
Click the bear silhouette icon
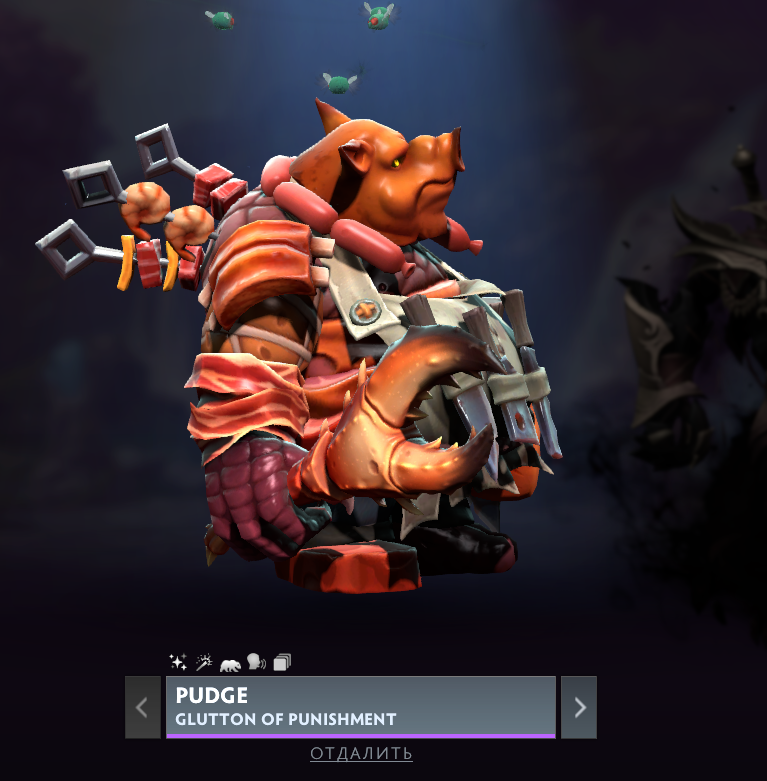click(x=230, y=663)
